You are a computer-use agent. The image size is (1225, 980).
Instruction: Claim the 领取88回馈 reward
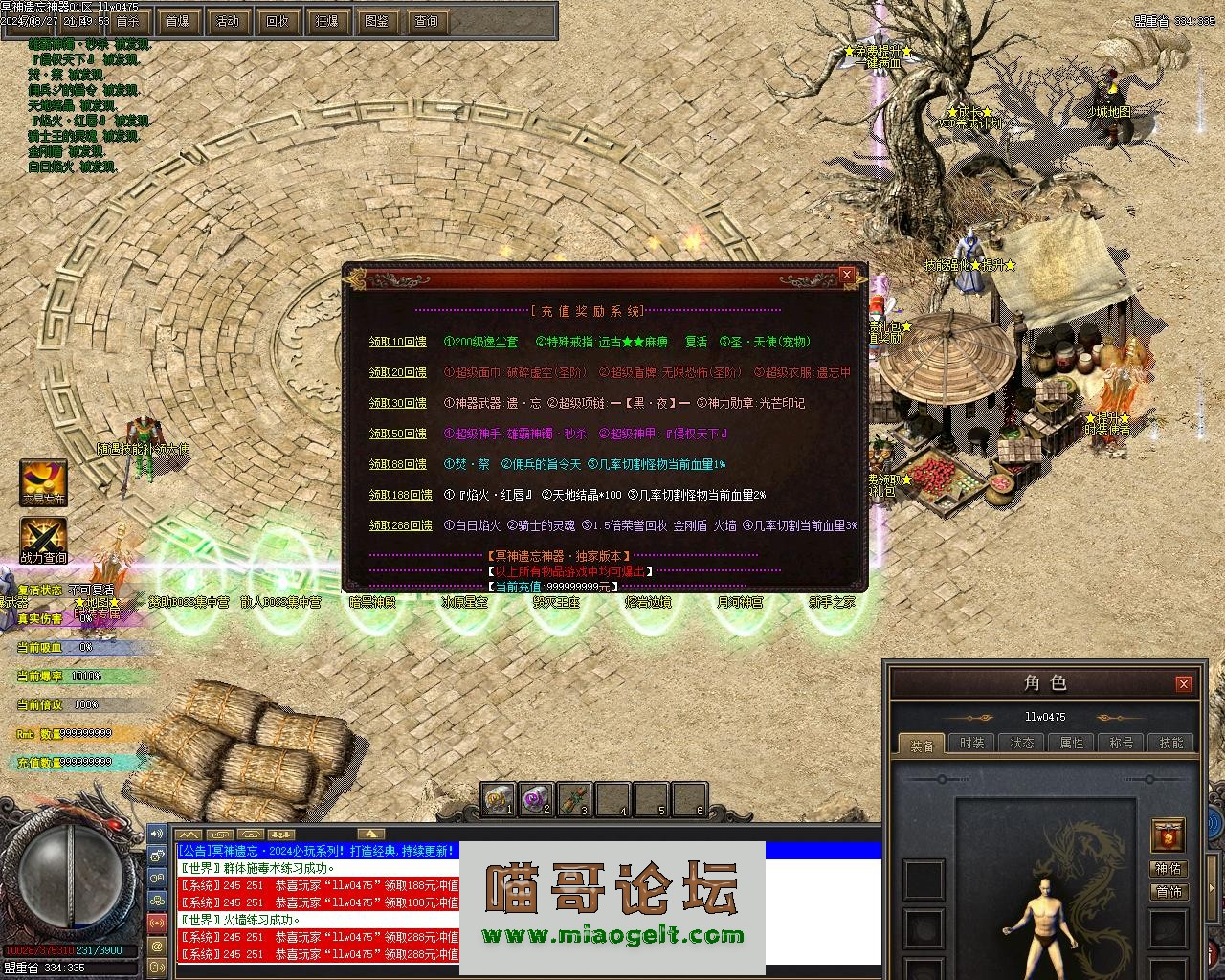[397, 464]
